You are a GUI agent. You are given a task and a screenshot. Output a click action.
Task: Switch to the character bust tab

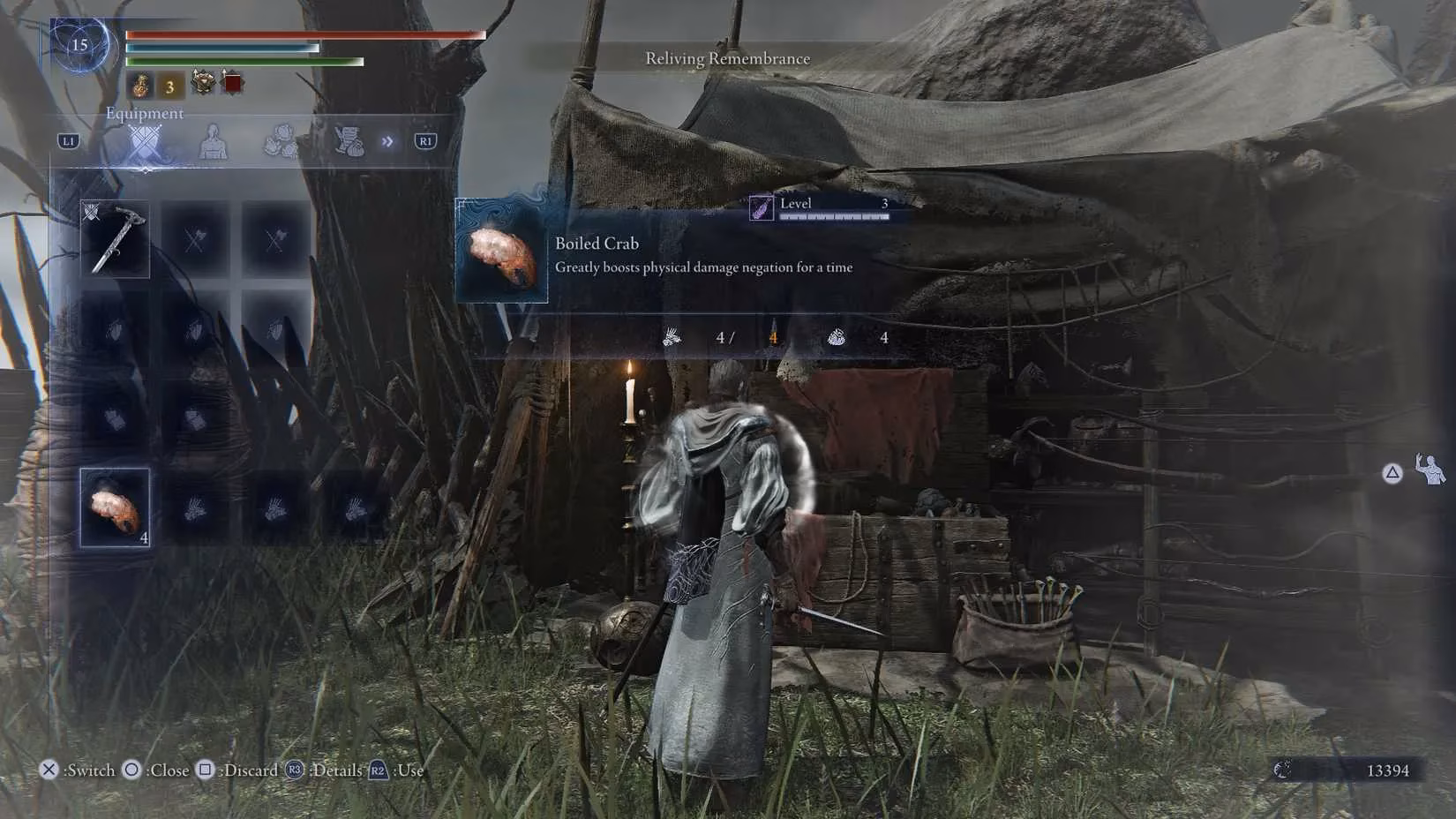(x=213, y=142)
